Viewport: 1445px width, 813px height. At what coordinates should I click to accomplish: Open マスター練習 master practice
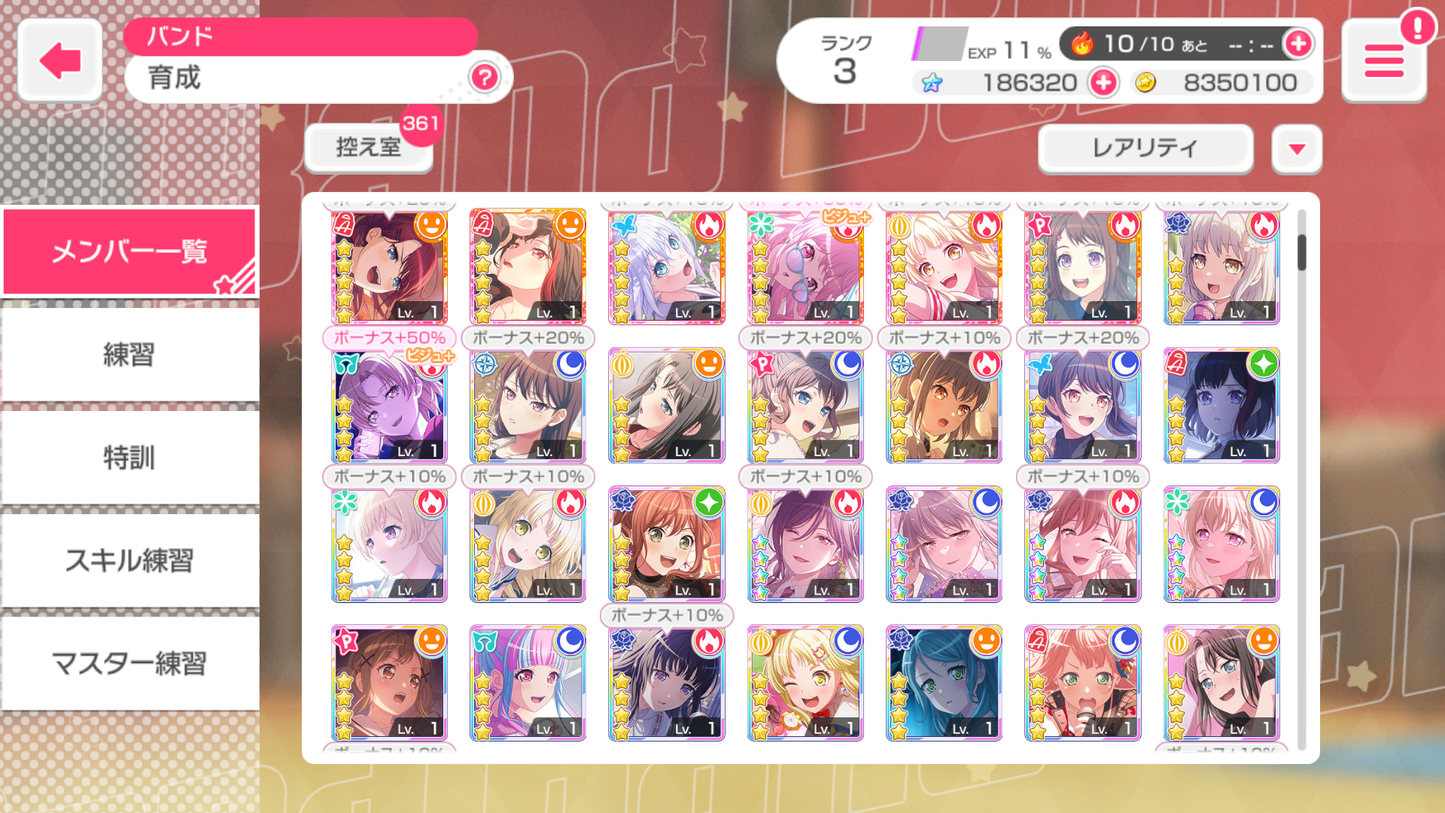129,663
